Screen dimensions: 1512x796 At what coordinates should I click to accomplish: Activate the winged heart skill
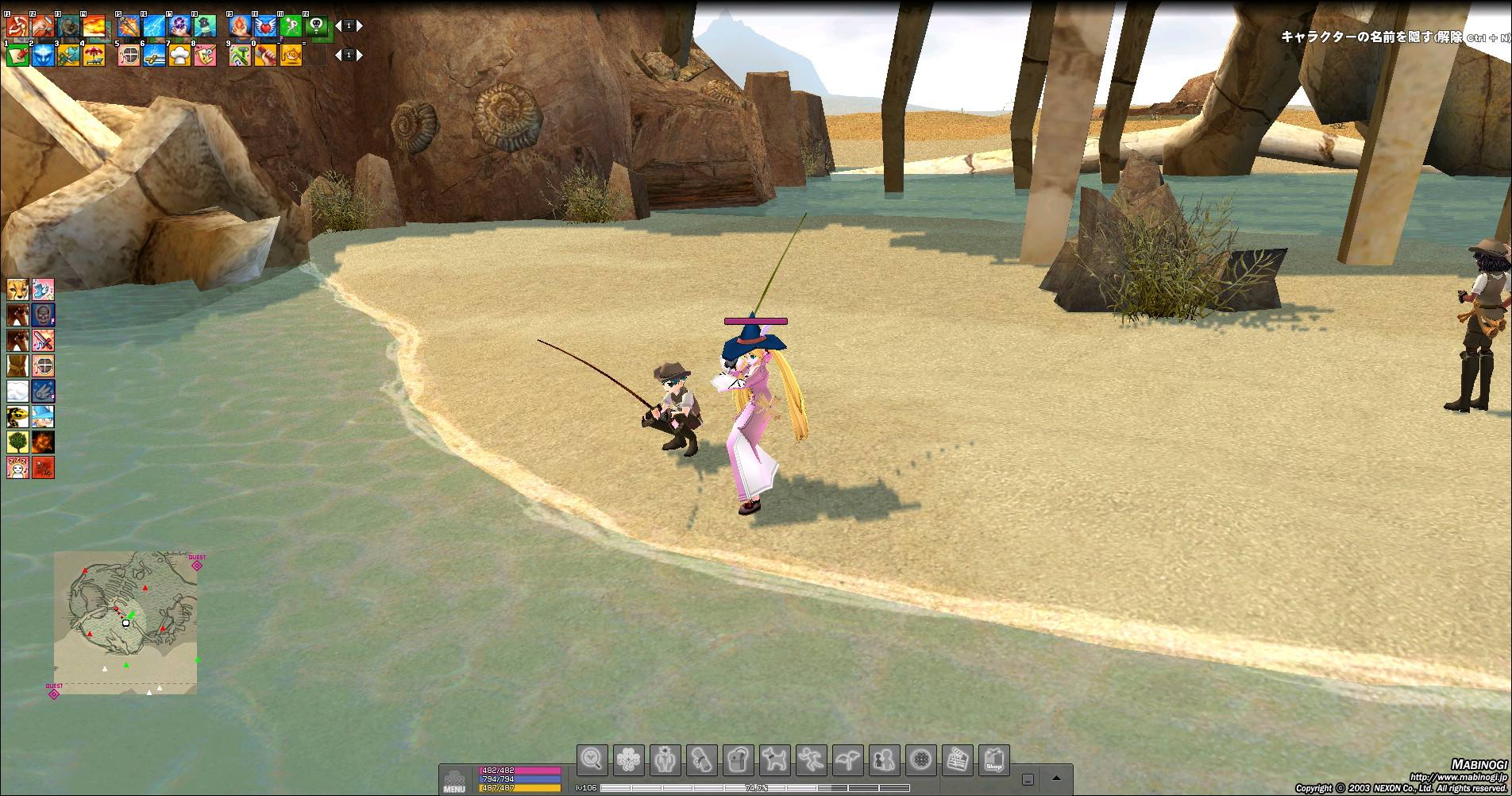point(265,27)
